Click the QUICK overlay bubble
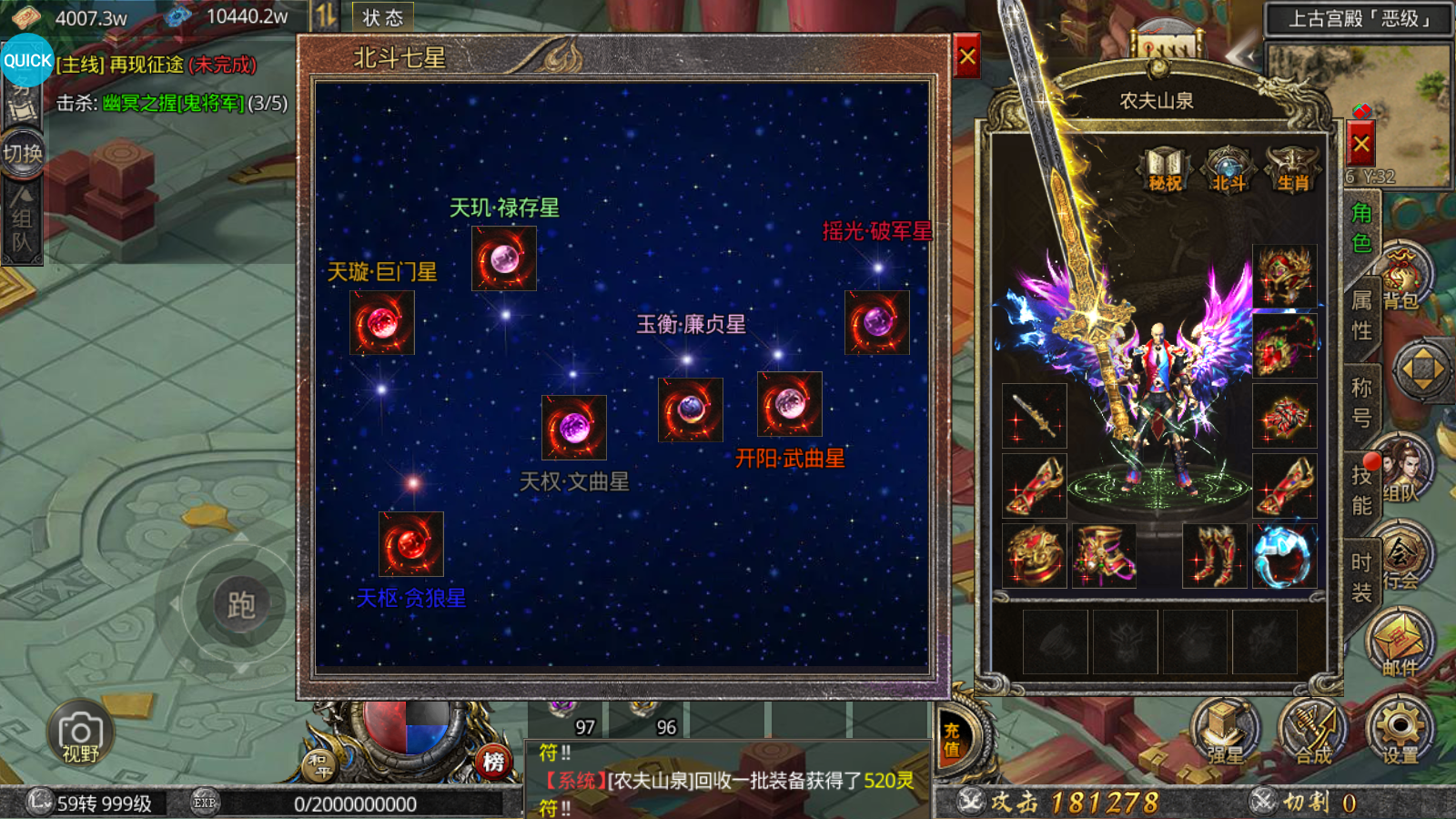Screen dimensions: 1456x819 click(27, 60)
